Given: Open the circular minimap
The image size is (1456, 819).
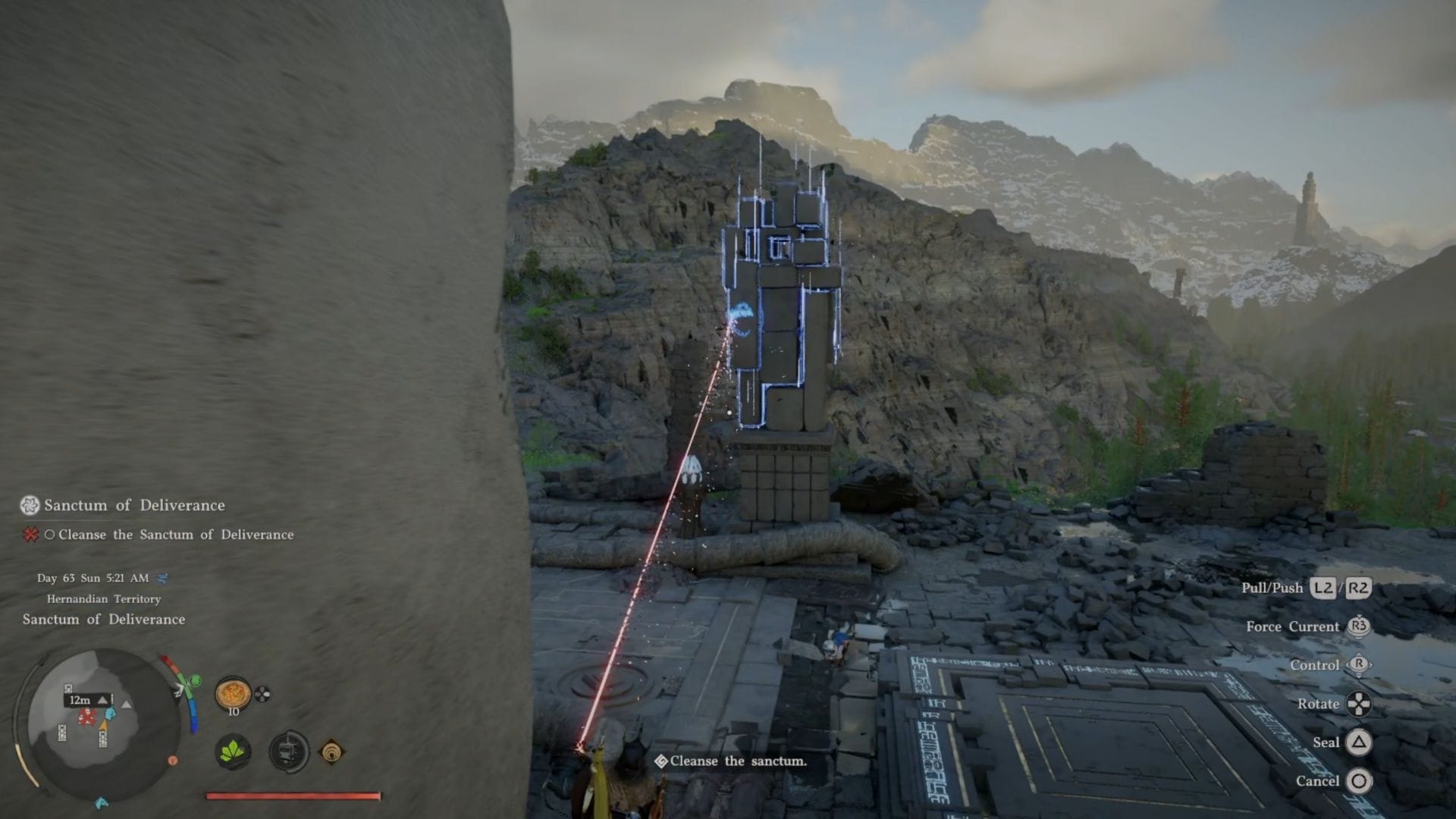Looking at the screenshot, I should 102,724.
